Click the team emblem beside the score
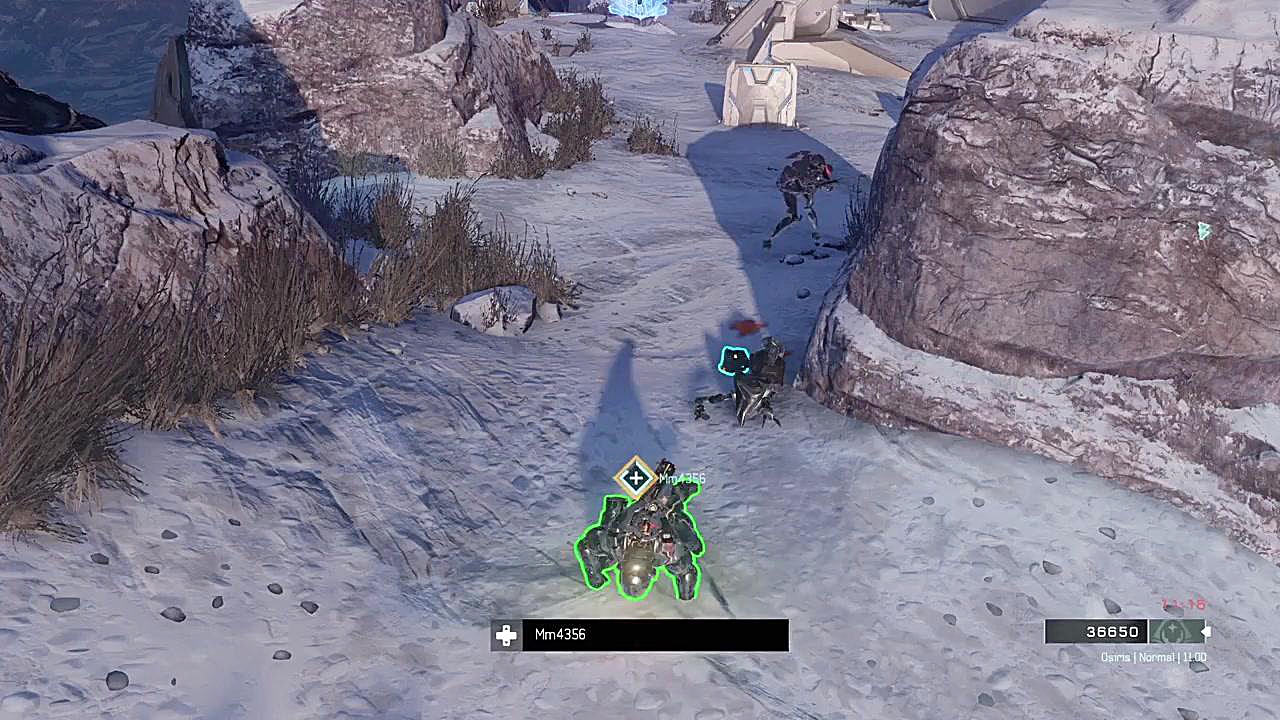The height and width of the screenshot is (720, 1280). (x=1175, y=632)
